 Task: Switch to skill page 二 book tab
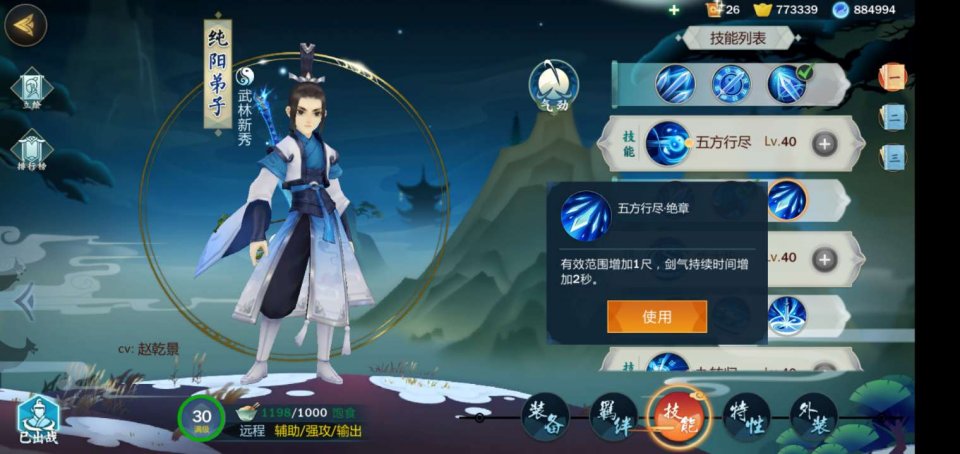coord(892,116)
